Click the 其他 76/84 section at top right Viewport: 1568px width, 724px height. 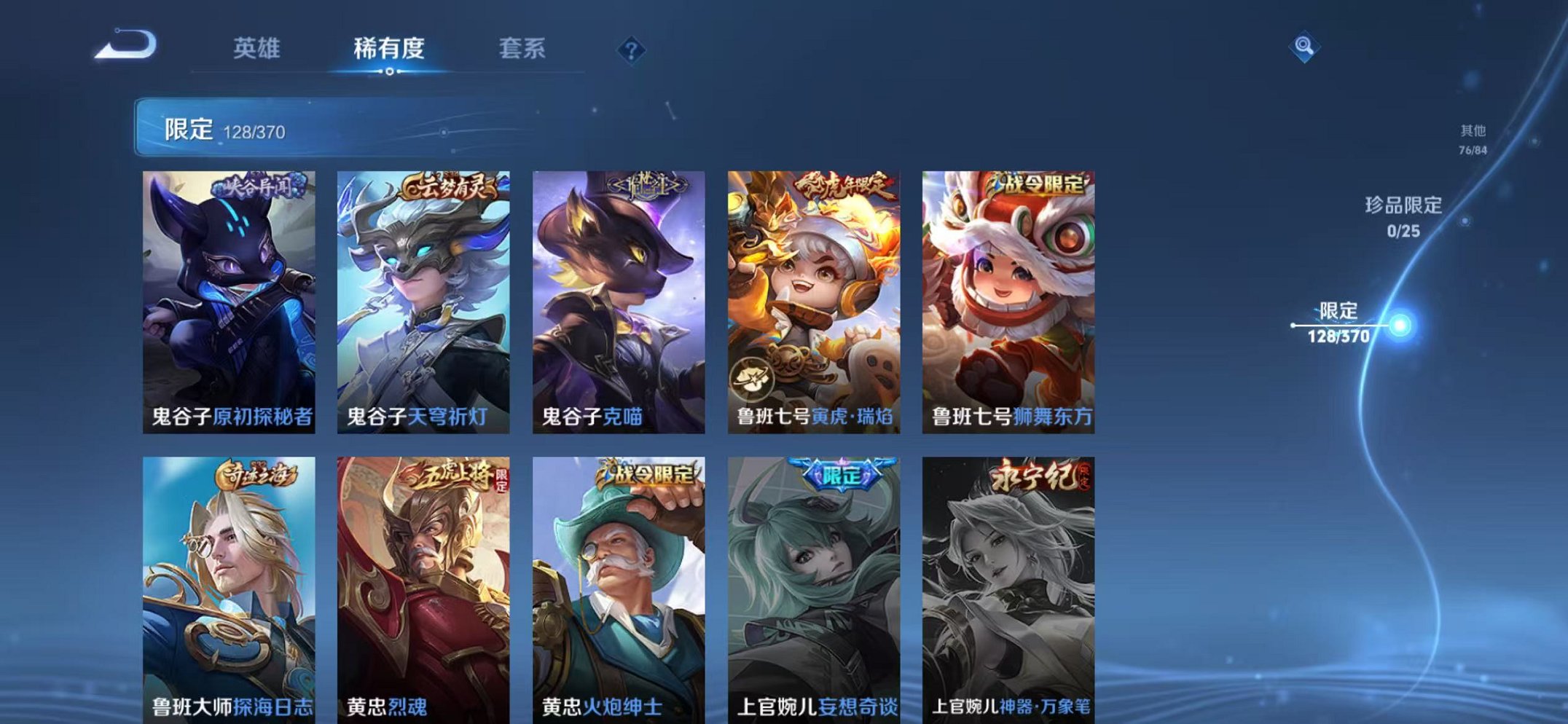1473,138
